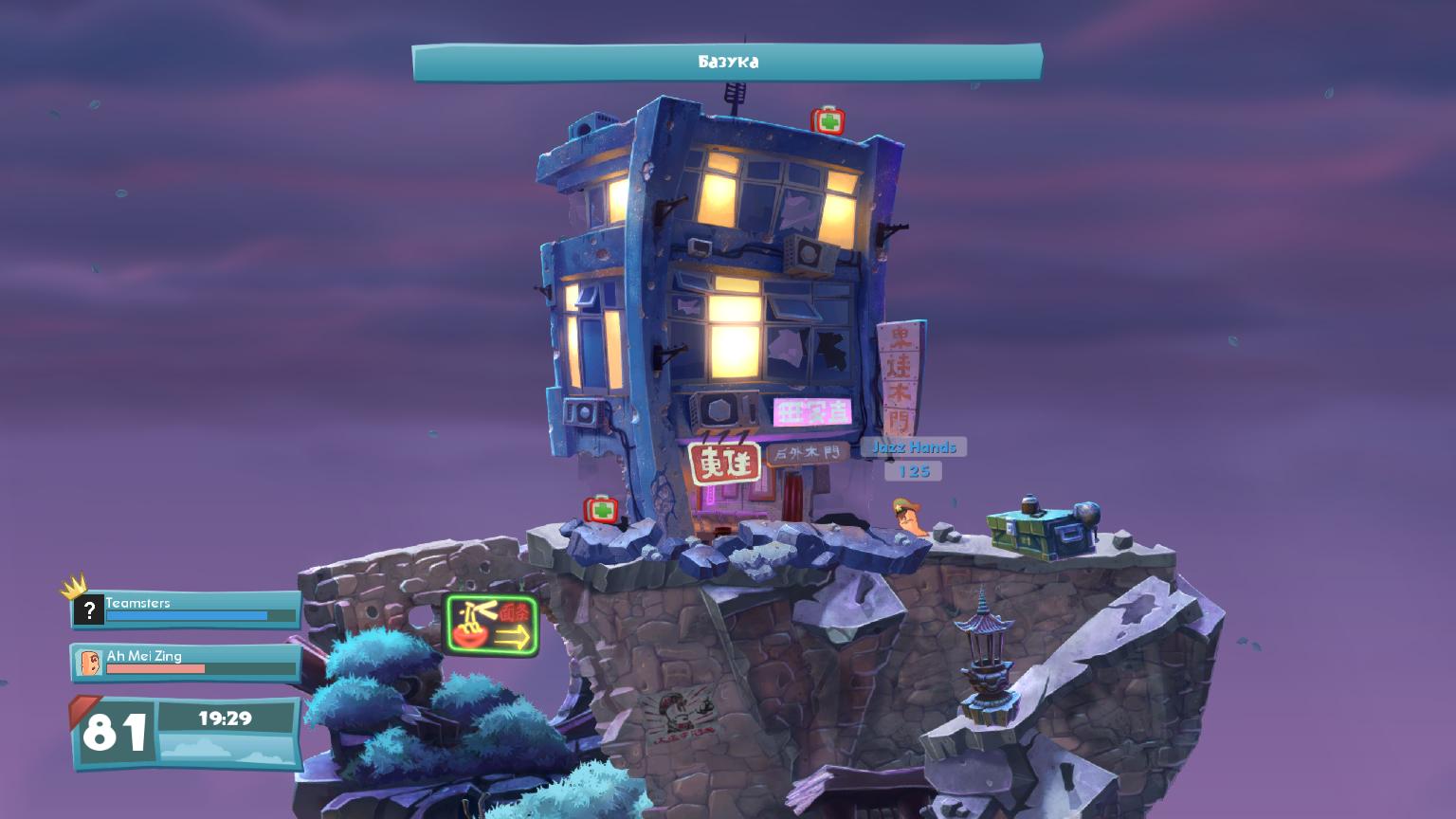Screen dimensions: 1456x819
Task: Click the question mark avatar of Teamsters
Action: [89, 610]
